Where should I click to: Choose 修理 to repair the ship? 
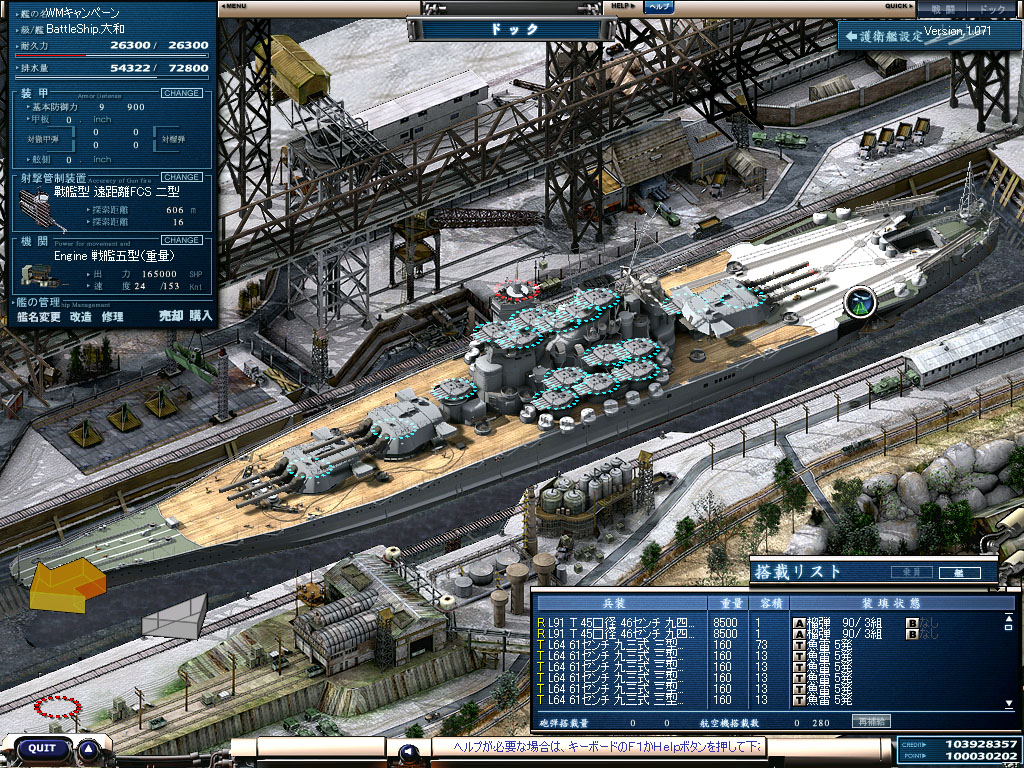112,316
